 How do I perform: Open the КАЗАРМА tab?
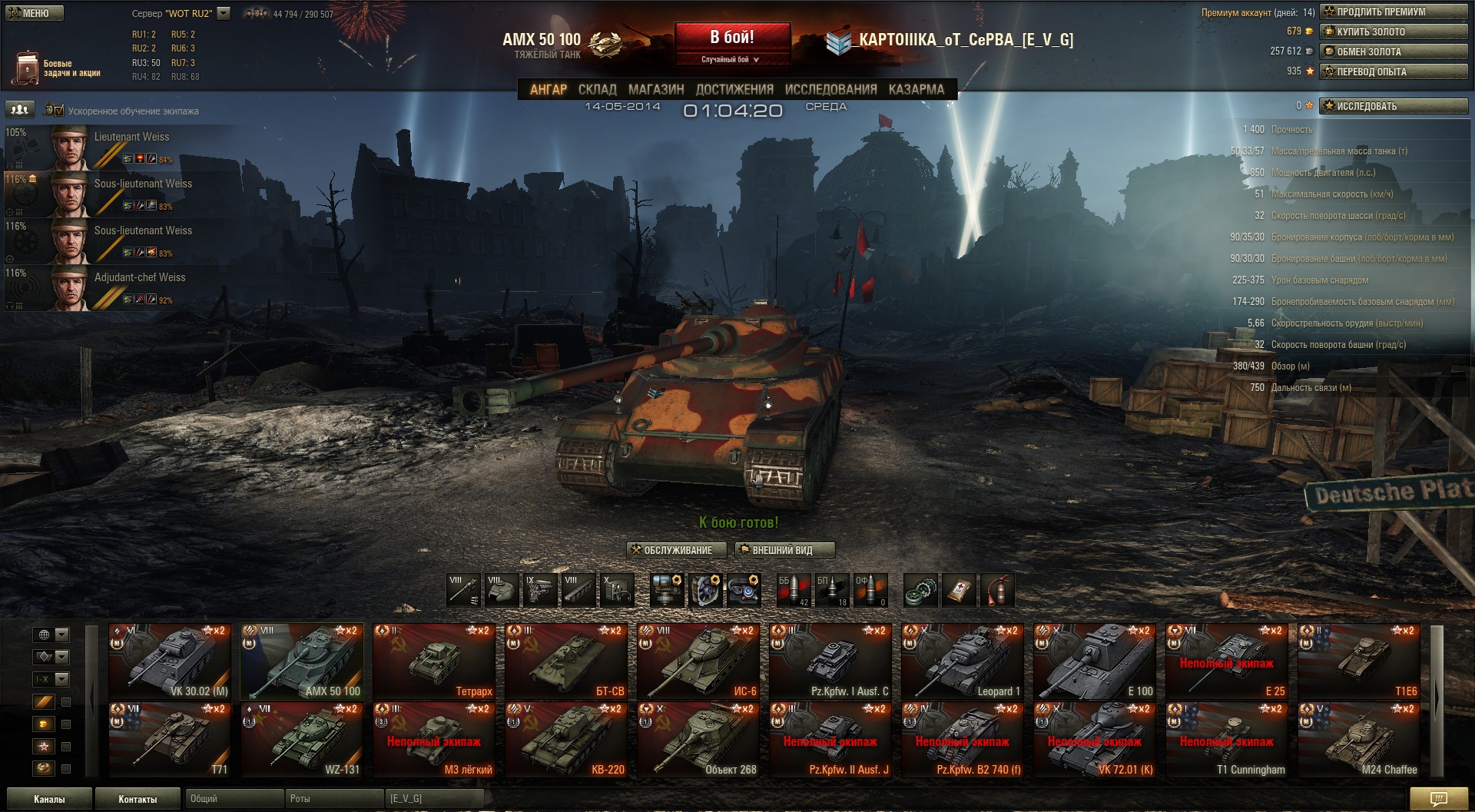pos(916,89)
